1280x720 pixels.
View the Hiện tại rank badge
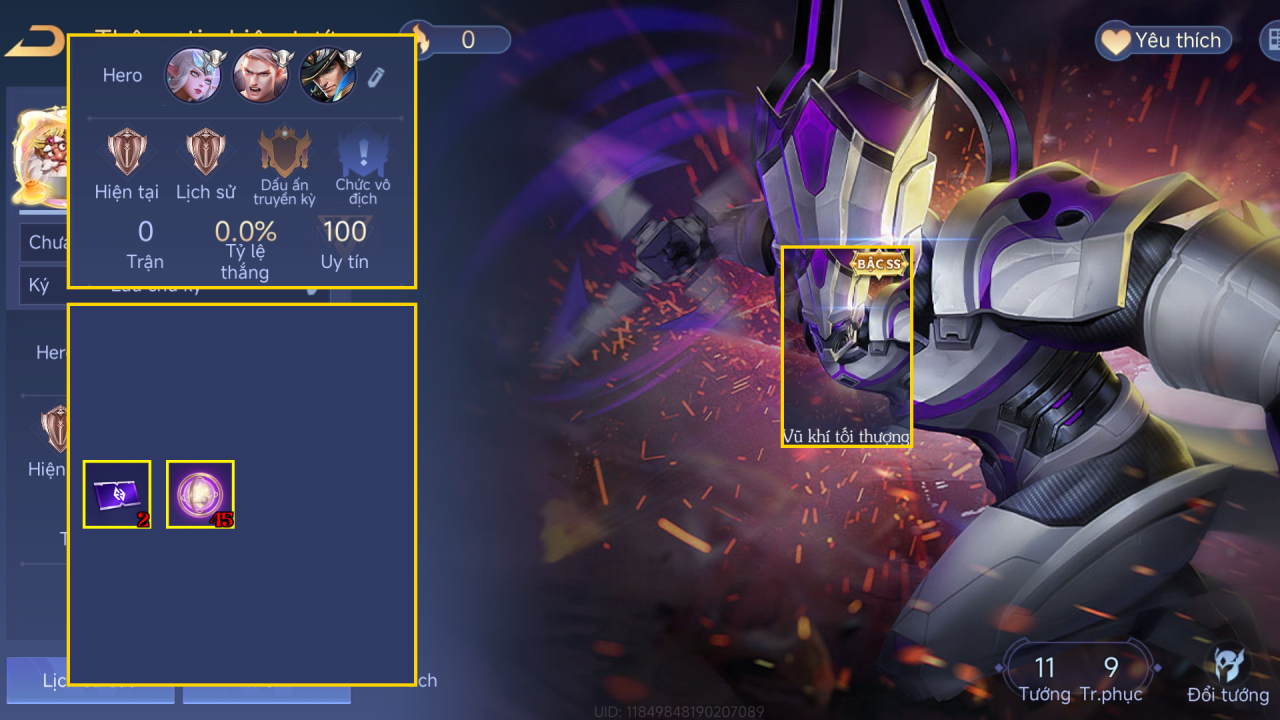(127, 153)
